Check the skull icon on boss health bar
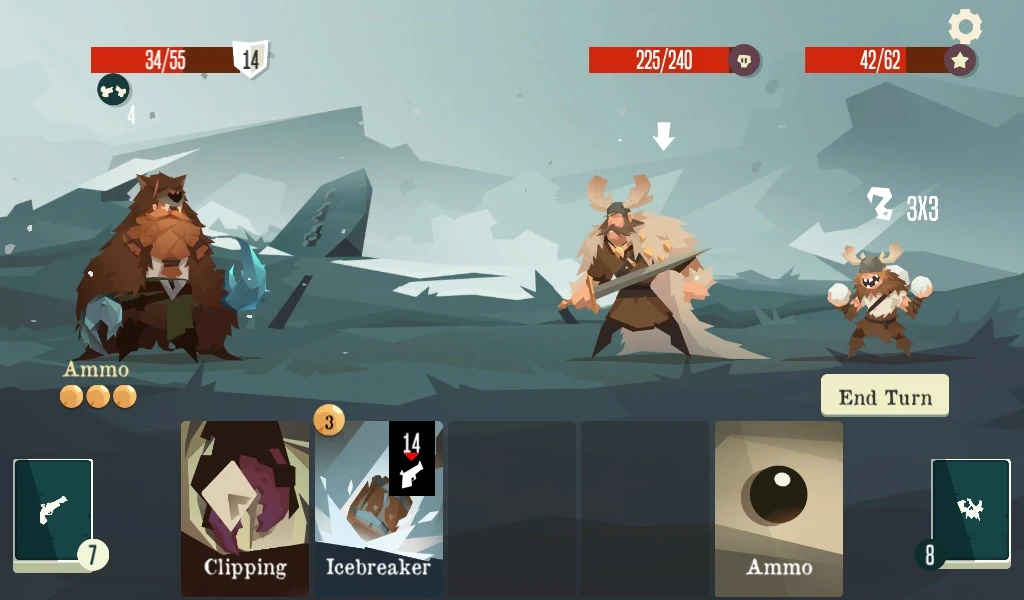This screenshot has height=600, width=1024. pyautogui.click(x=743, y=60)
